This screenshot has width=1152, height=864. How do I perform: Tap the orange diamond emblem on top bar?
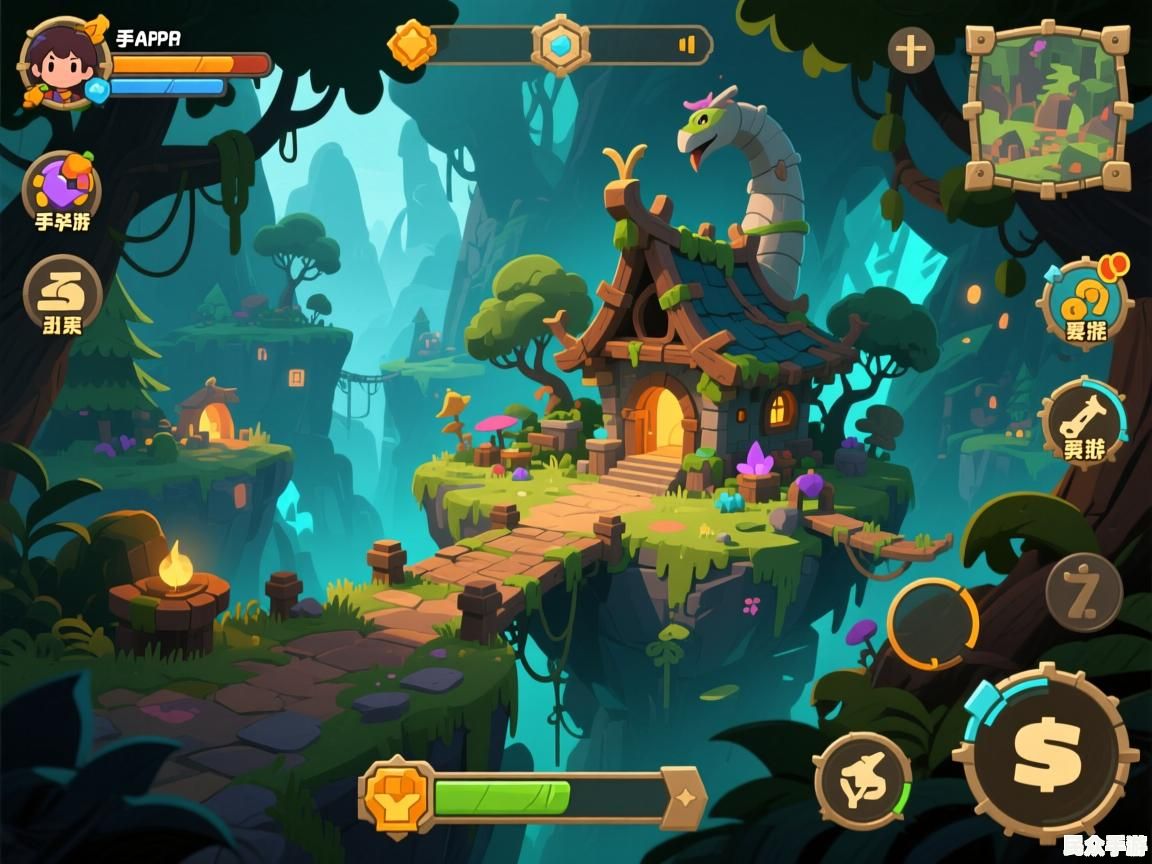click(x=412, y=45)
